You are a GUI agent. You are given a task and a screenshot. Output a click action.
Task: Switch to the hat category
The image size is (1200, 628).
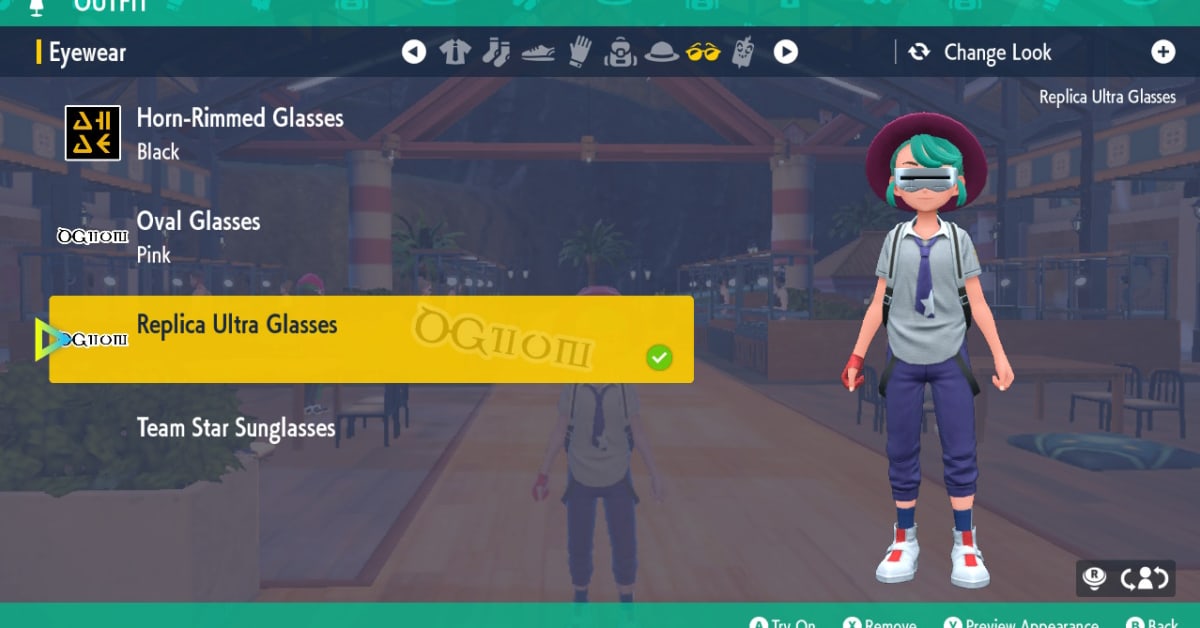662,52
